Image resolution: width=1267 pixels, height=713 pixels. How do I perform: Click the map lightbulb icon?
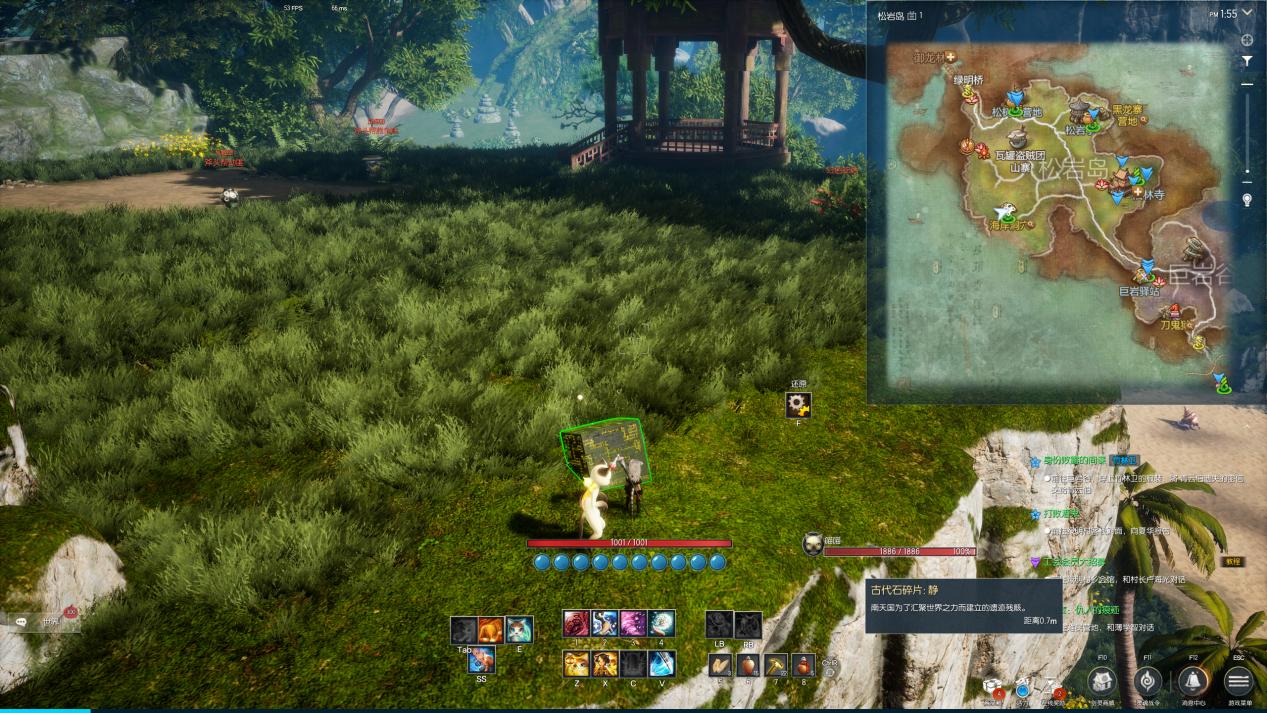pyautogui.click(x=1247, y=200)
